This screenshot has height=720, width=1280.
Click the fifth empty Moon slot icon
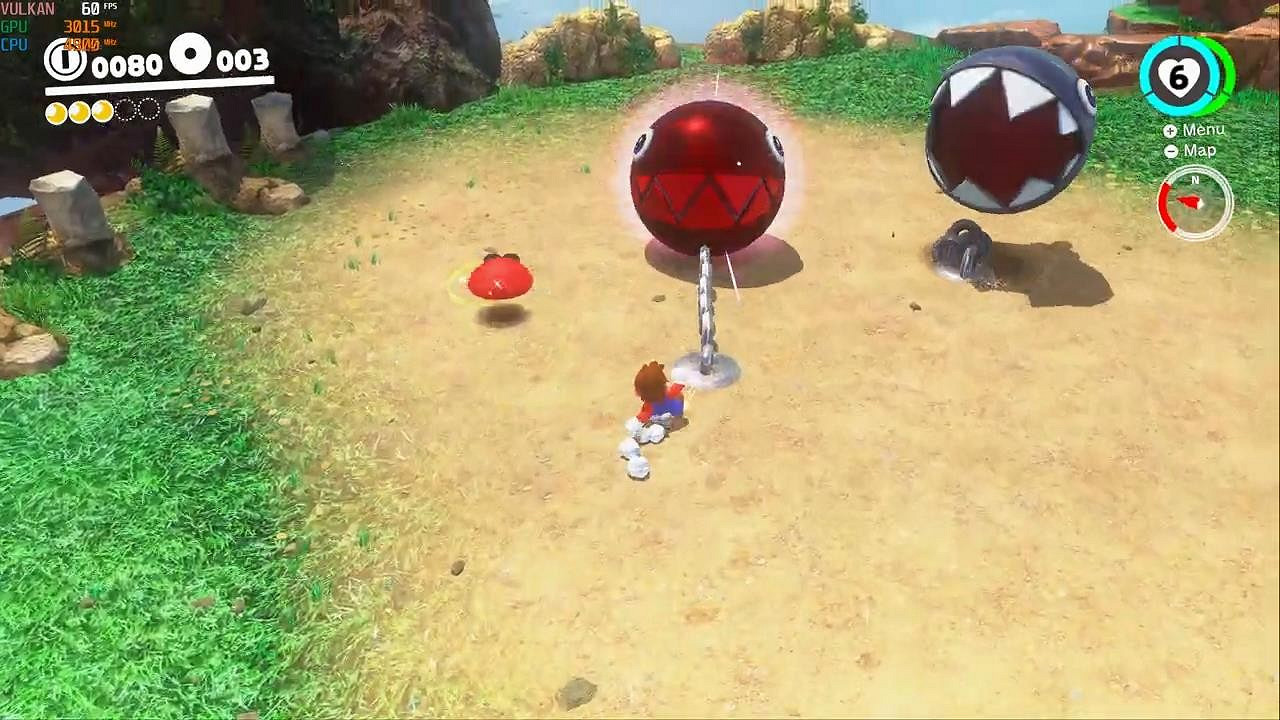pos(146,110)
